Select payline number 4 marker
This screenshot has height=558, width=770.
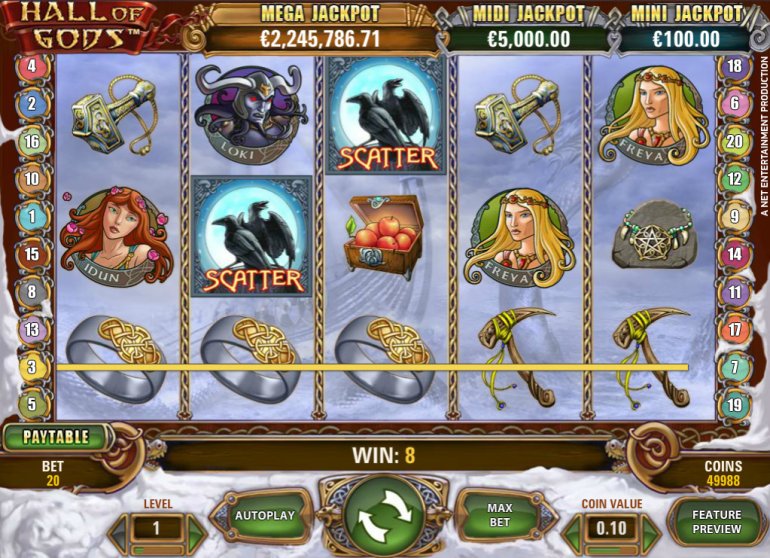(x=32, y=67)
